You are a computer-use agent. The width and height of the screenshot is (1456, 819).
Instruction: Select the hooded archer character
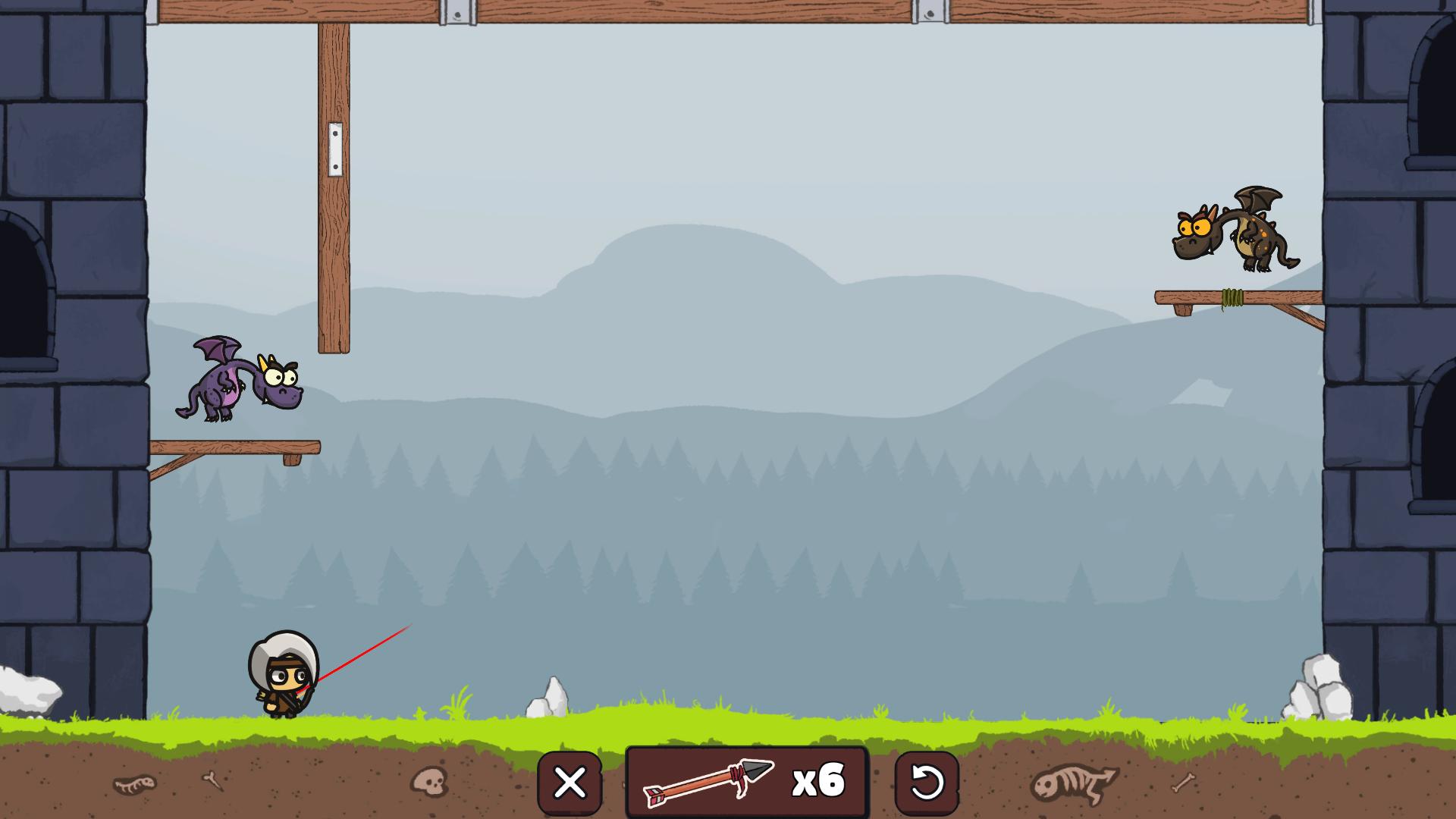pyautogui.click(x=284, y=675)
